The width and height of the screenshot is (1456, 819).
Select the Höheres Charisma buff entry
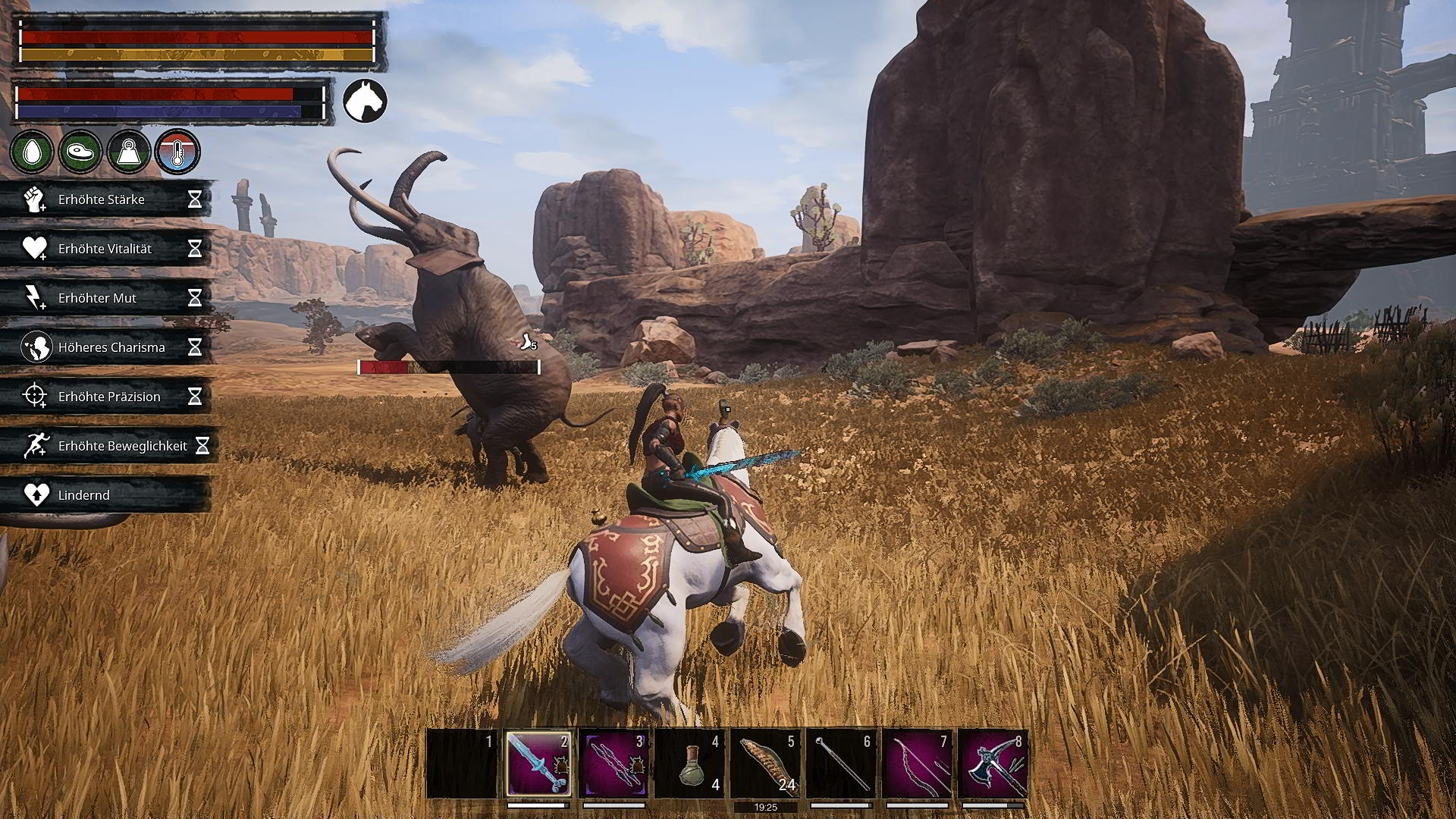[x=106, y=347]
